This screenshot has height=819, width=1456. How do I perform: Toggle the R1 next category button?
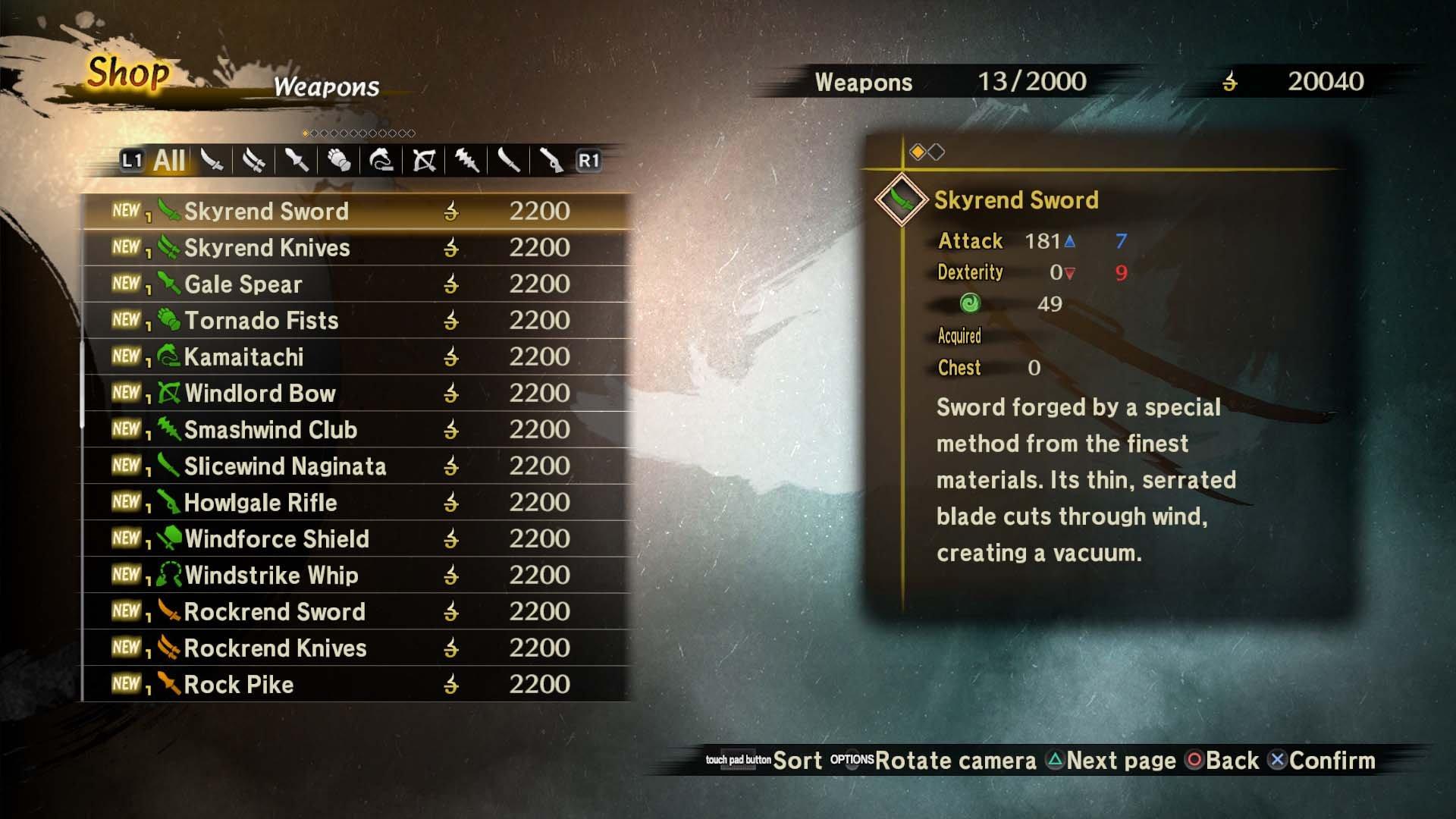pyautogui.click(x=588, y=161)
